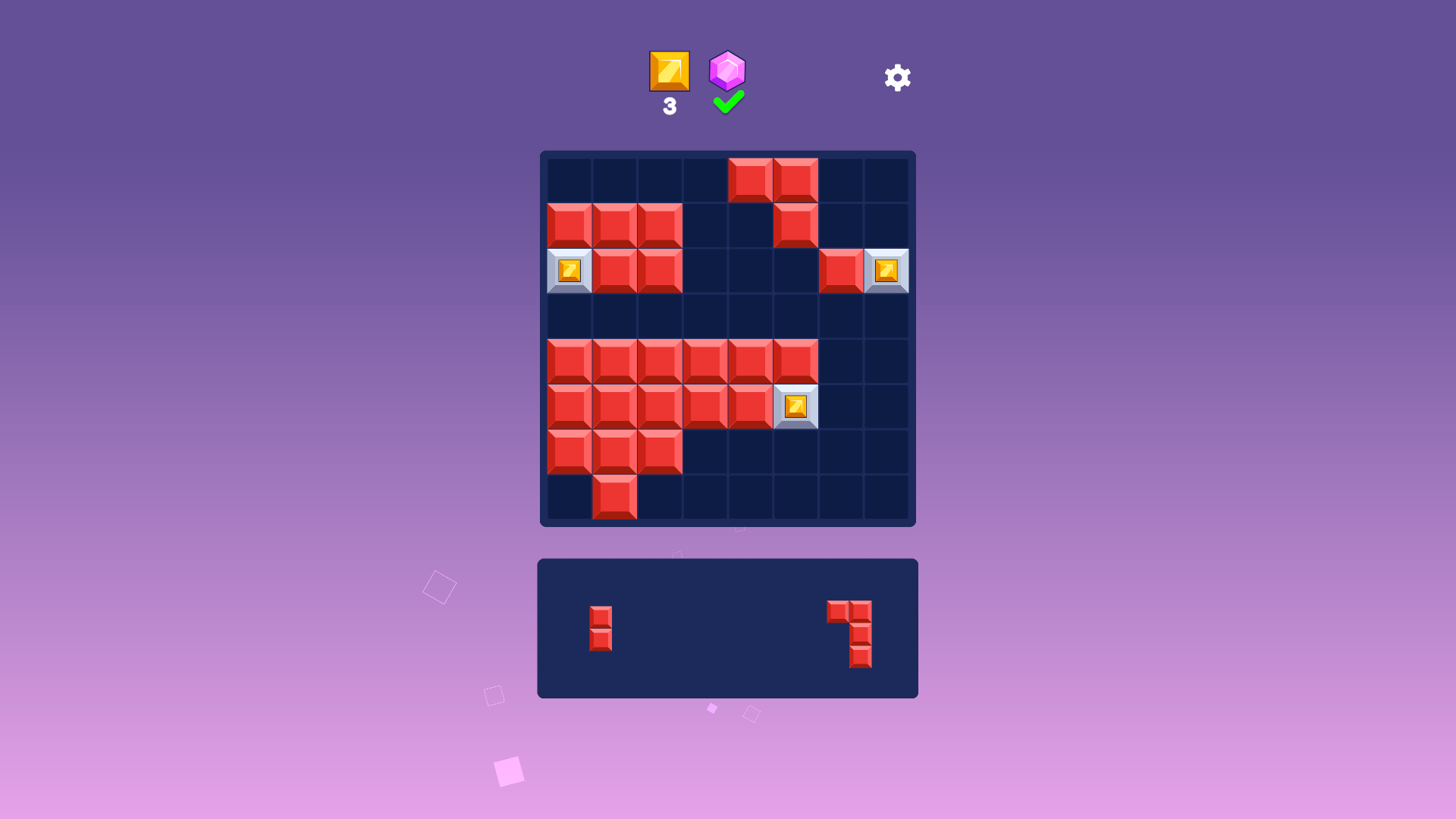Click the number 3 below the gold icon
This screenshot has width=1456, height=819.
669,108
